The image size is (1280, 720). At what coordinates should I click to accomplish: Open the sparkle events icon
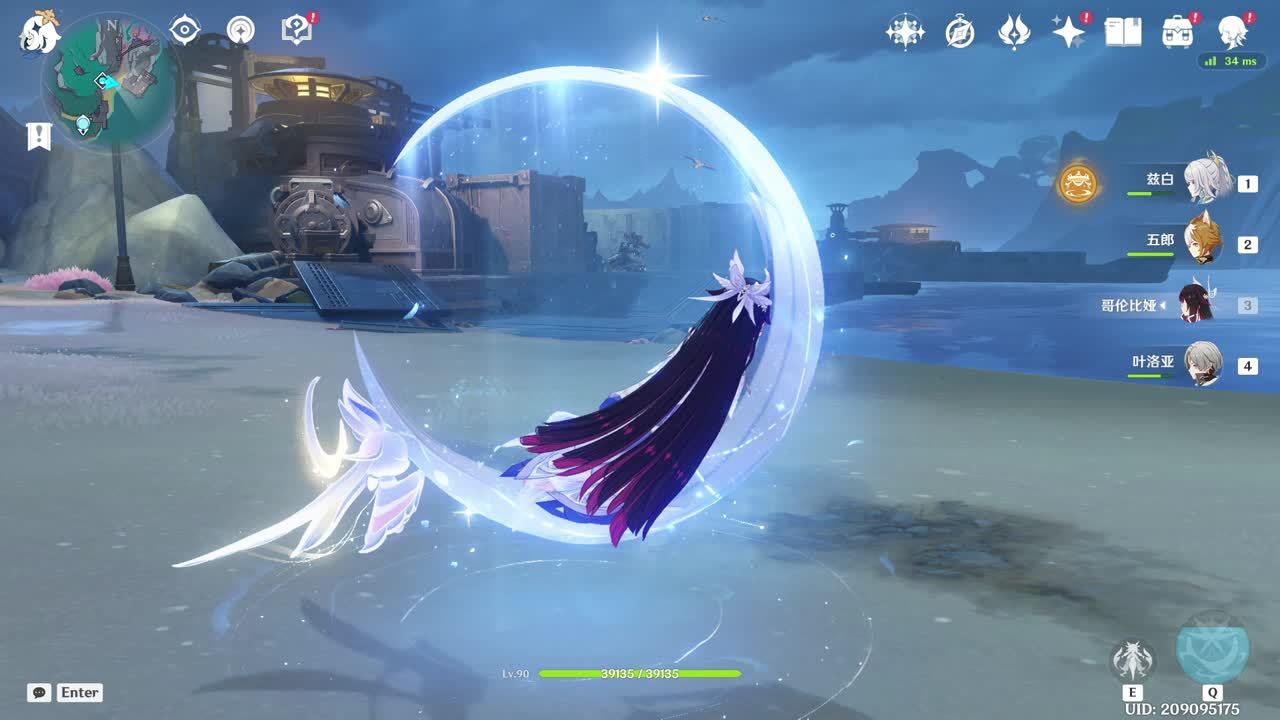point(1069,32)
